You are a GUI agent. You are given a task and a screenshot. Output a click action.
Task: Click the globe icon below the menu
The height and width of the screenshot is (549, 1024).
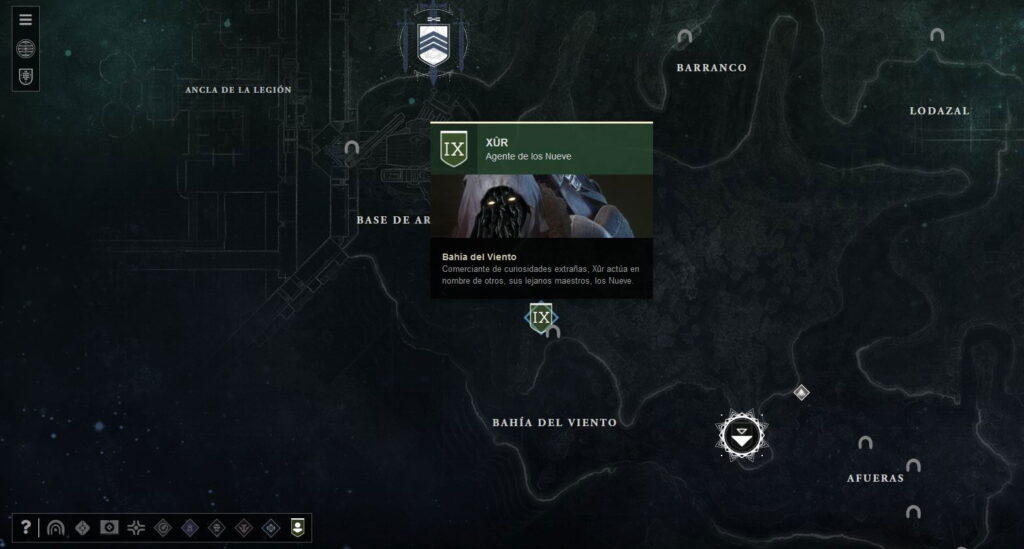pos(26,48)
